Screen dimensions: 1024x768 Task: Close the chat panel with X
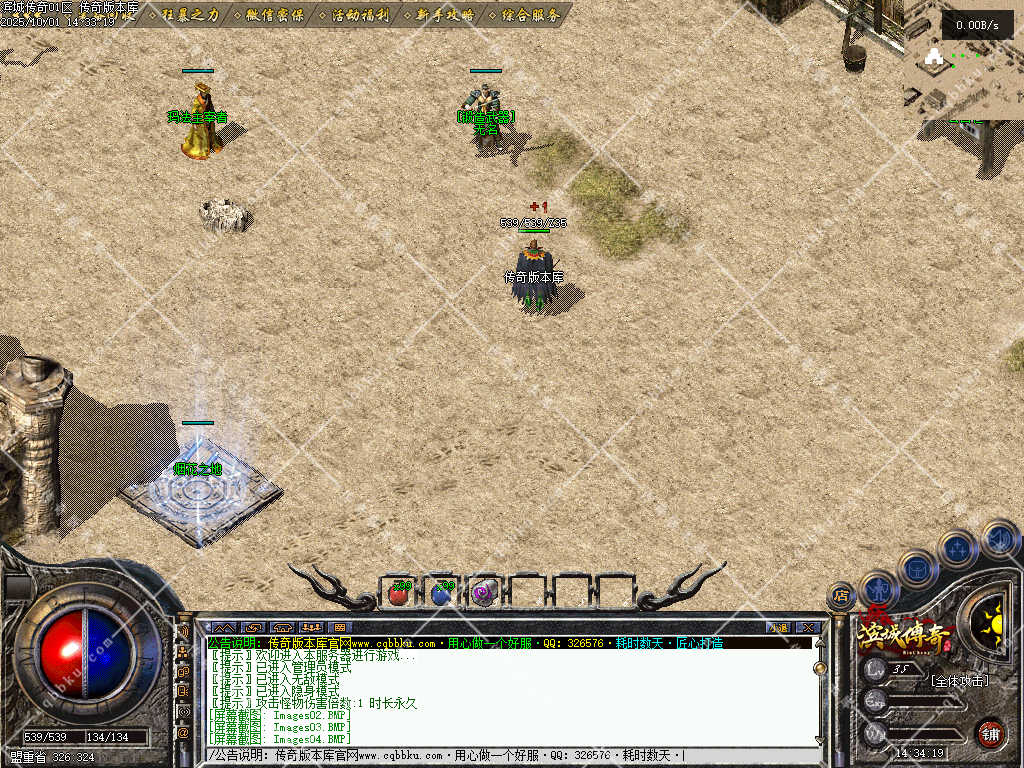(808, 628)
